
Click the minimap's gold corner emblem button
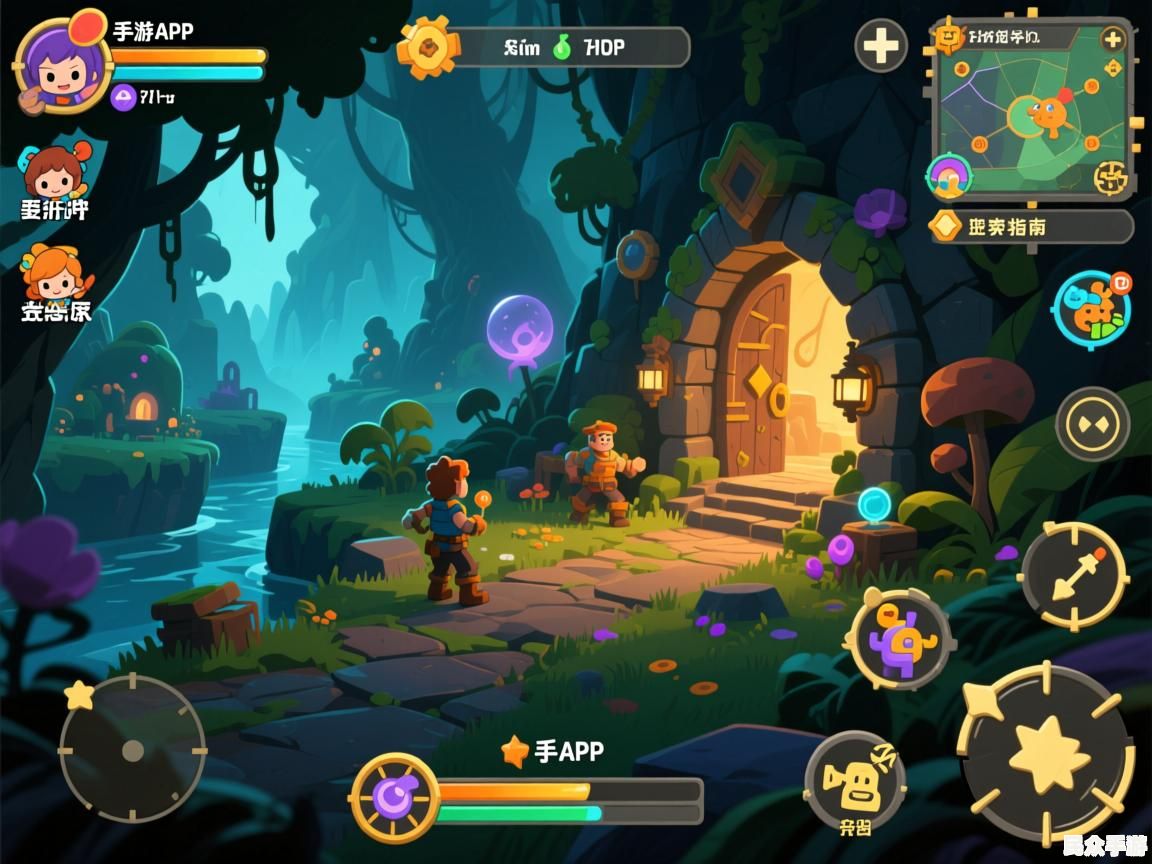pos(1110,178)
